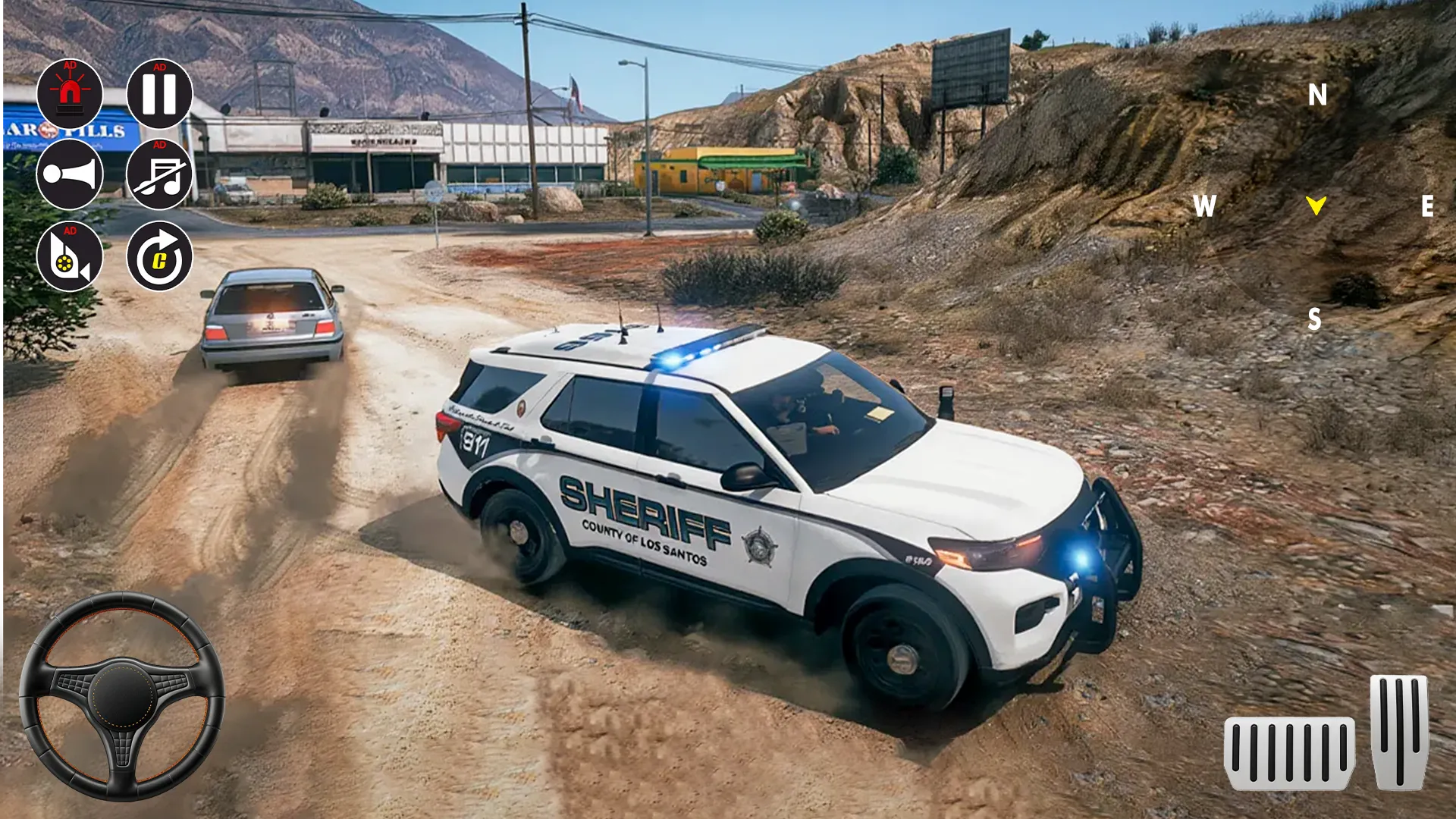Honk the horn button

point(70,174)
